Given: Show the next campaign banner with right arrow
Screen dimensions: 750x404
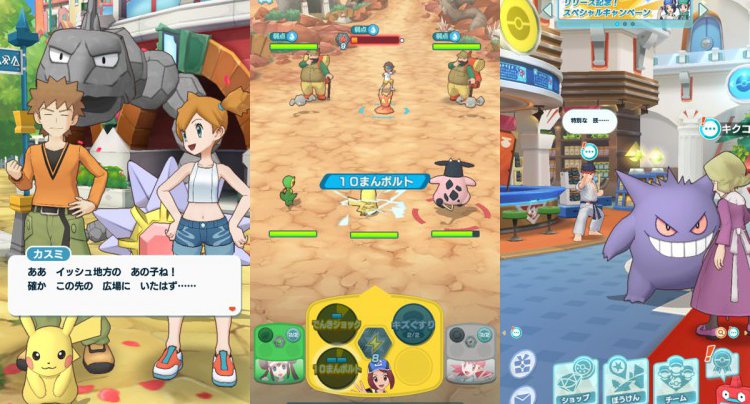Looking at the screenshot, I should 703,10.
